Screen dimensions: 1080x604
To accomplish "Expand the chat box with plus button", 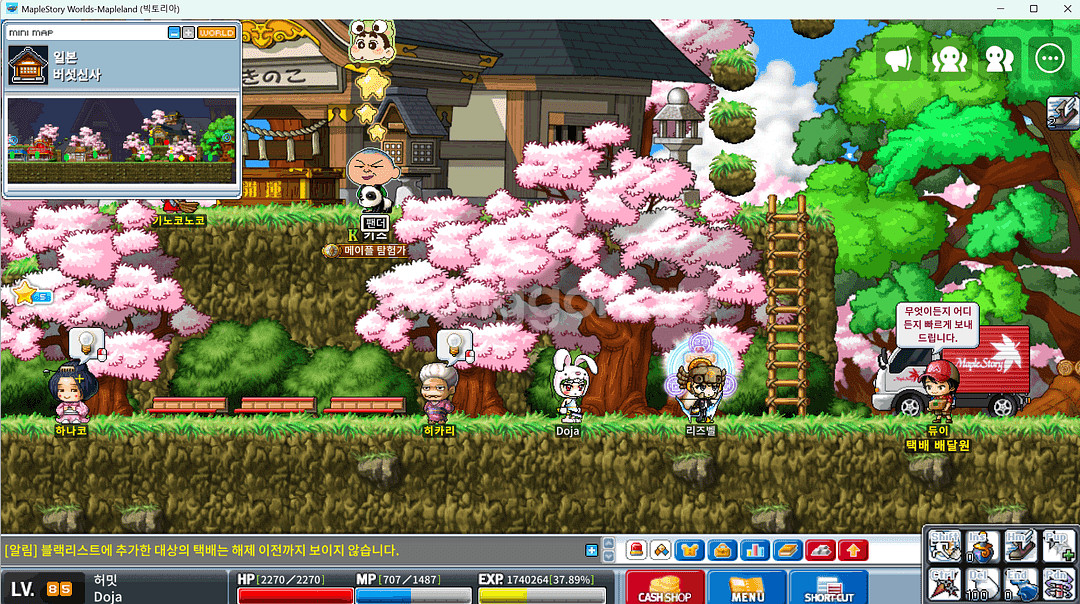I will 592,550.
